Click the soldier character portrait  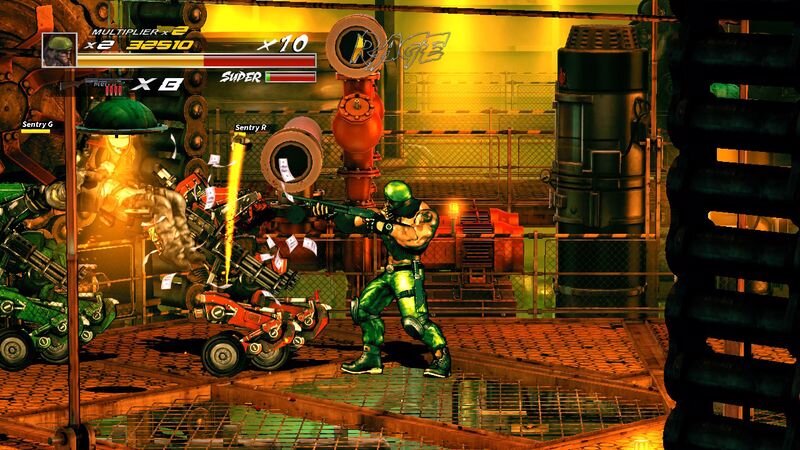click(x=59, y=49)
